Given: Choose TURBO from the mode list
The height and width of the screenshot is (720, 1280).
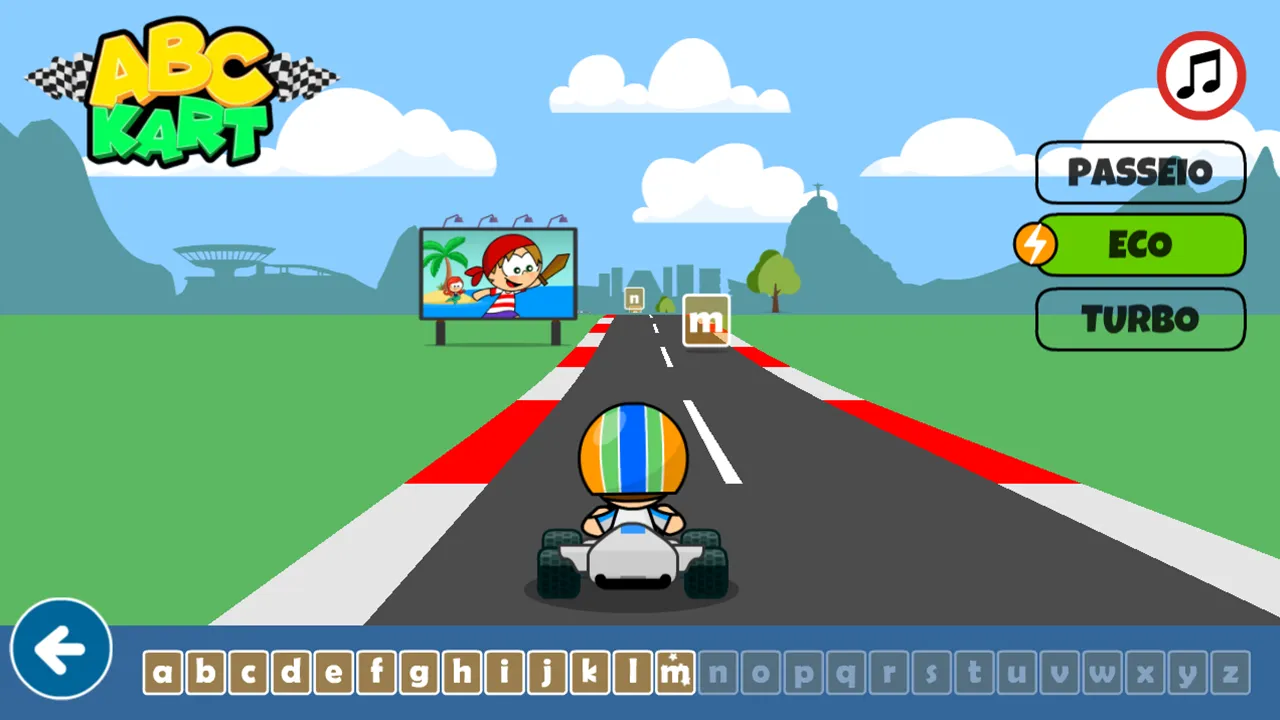Looking at the screenshot, I should click(x=1140, y=319).
